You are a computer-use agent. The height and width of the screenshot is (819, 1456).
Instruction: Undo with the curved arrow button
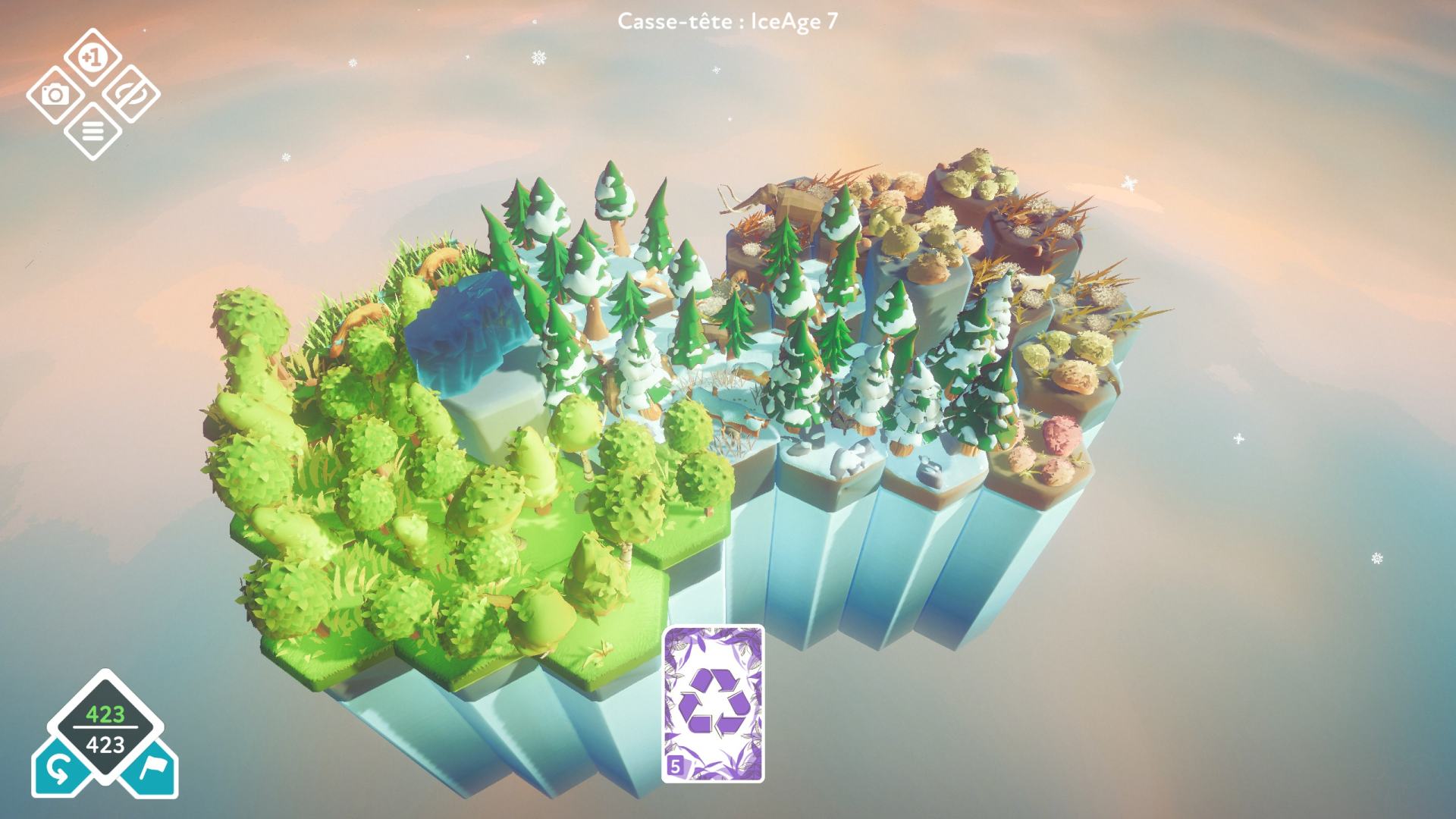pos(59,770)
